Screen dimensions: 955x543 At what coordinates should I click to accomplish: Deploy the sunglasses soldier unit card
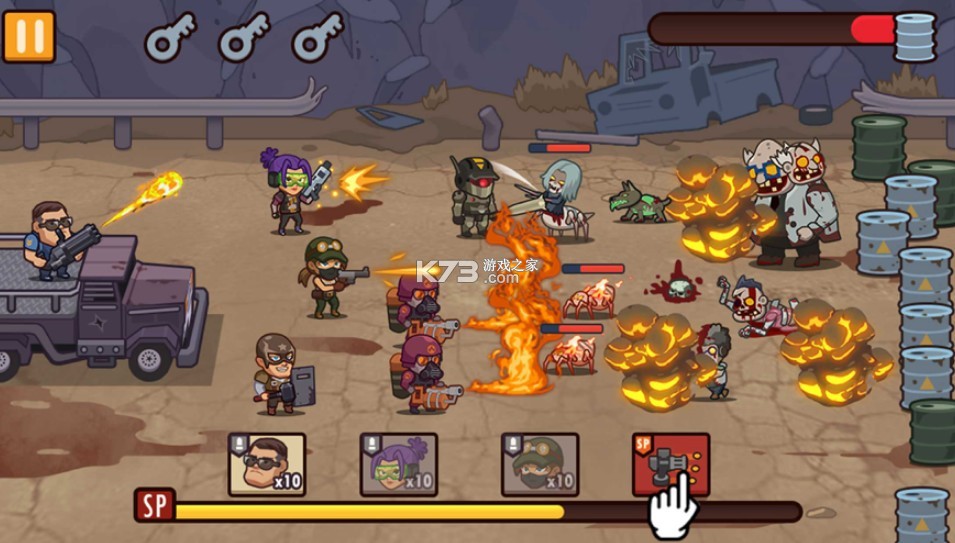pos(267,464)
